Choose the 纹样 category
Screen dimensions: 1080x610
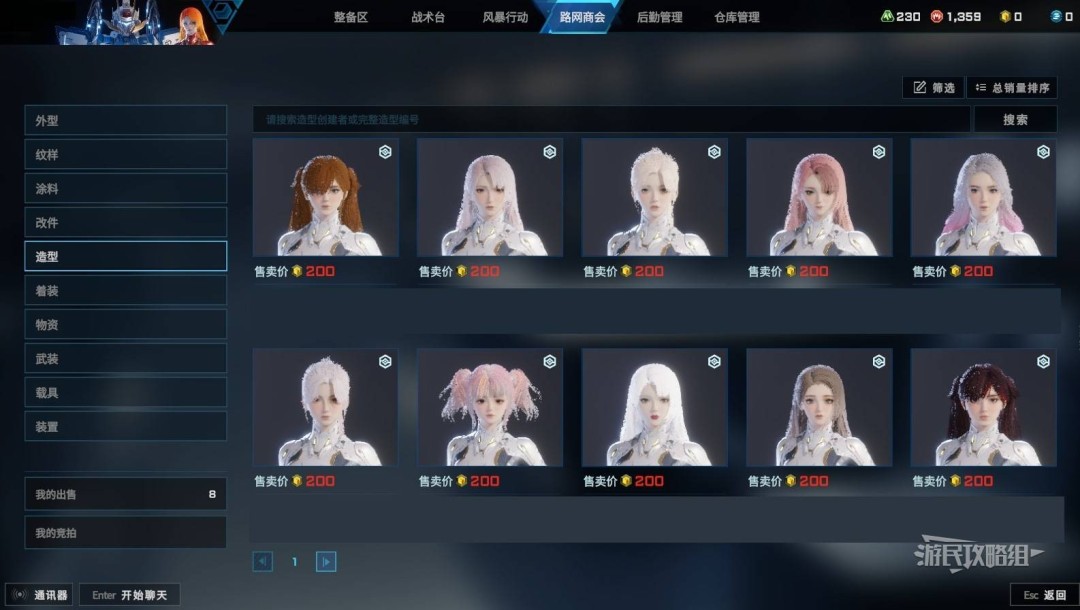126,155
